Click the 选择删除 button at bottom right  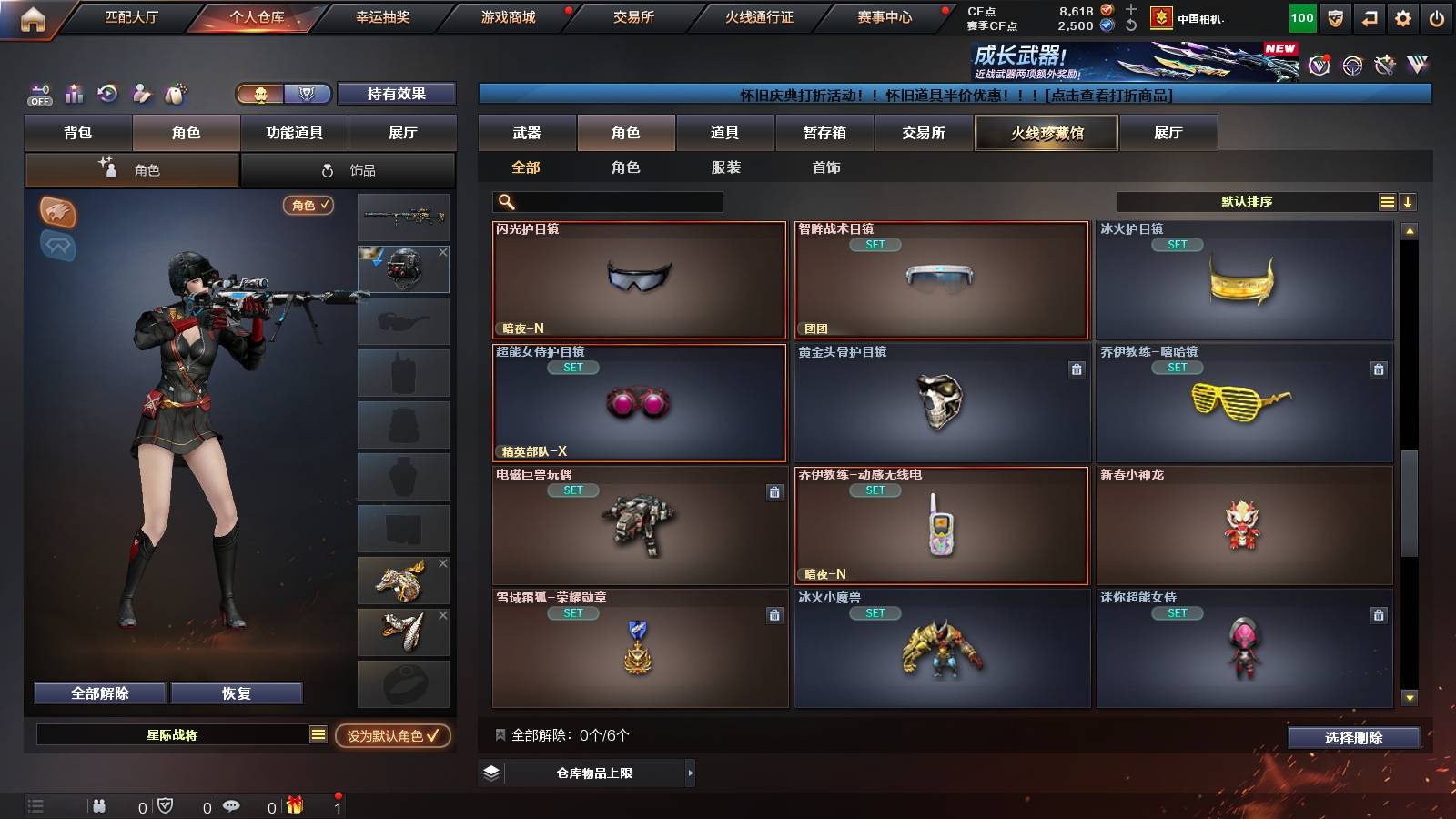1353,738
